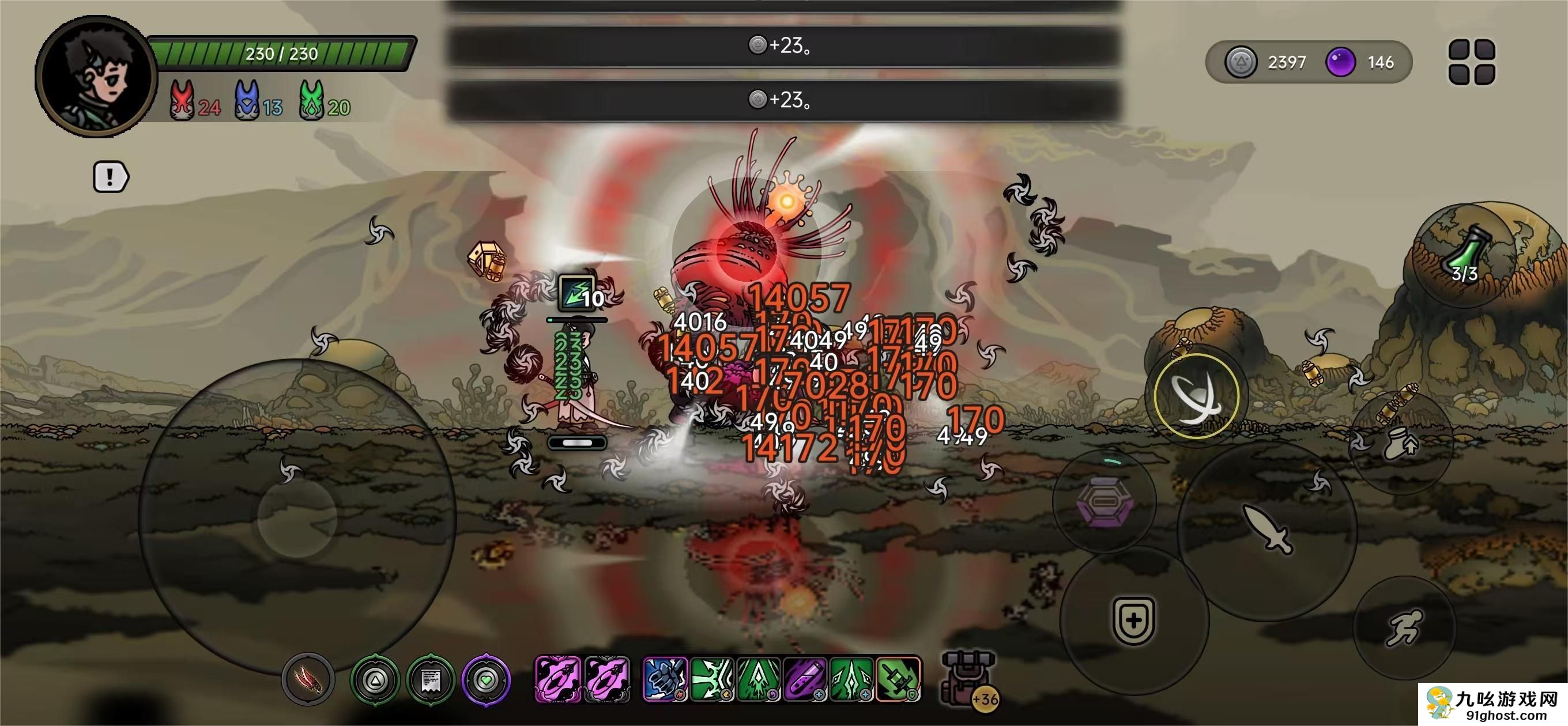
Task: Select the green syringe skill icon
Action: coord(899,679)
